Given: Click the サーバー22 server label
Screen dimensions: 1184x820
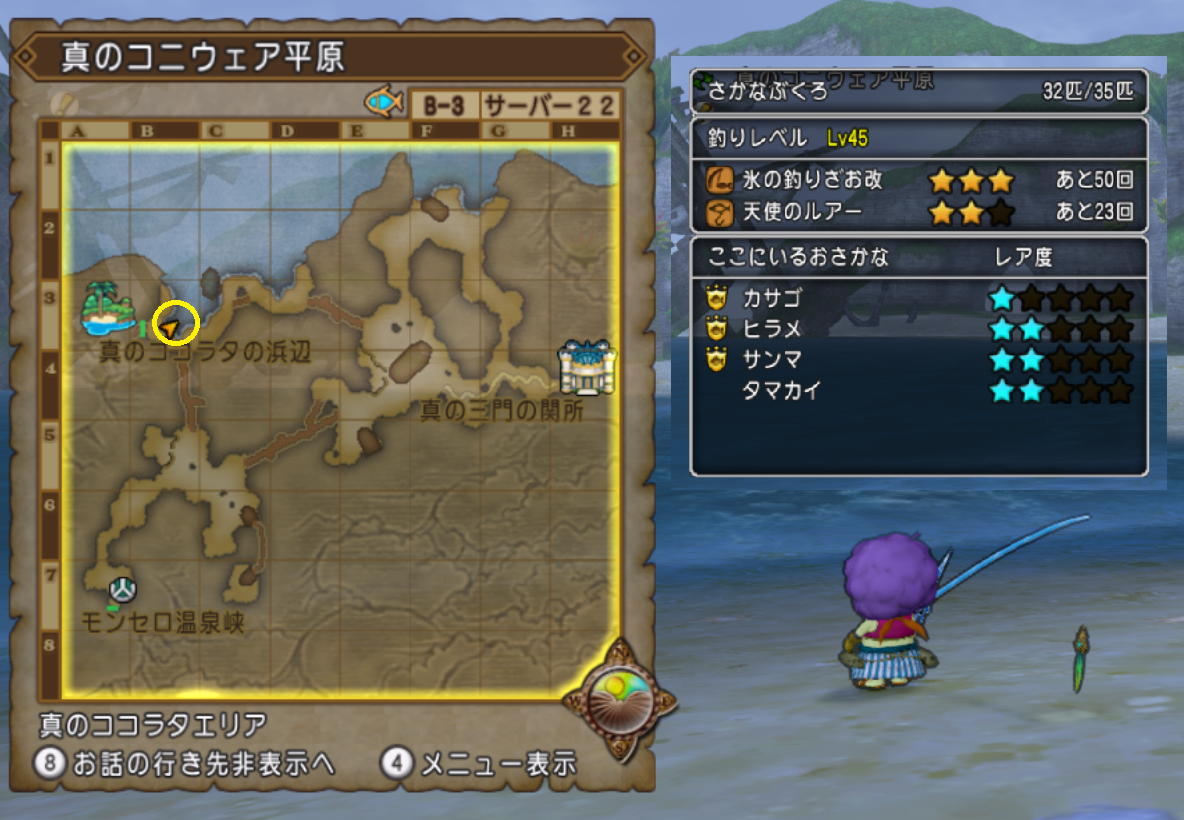Looking at the screenshot, I should tap(549, 105).
